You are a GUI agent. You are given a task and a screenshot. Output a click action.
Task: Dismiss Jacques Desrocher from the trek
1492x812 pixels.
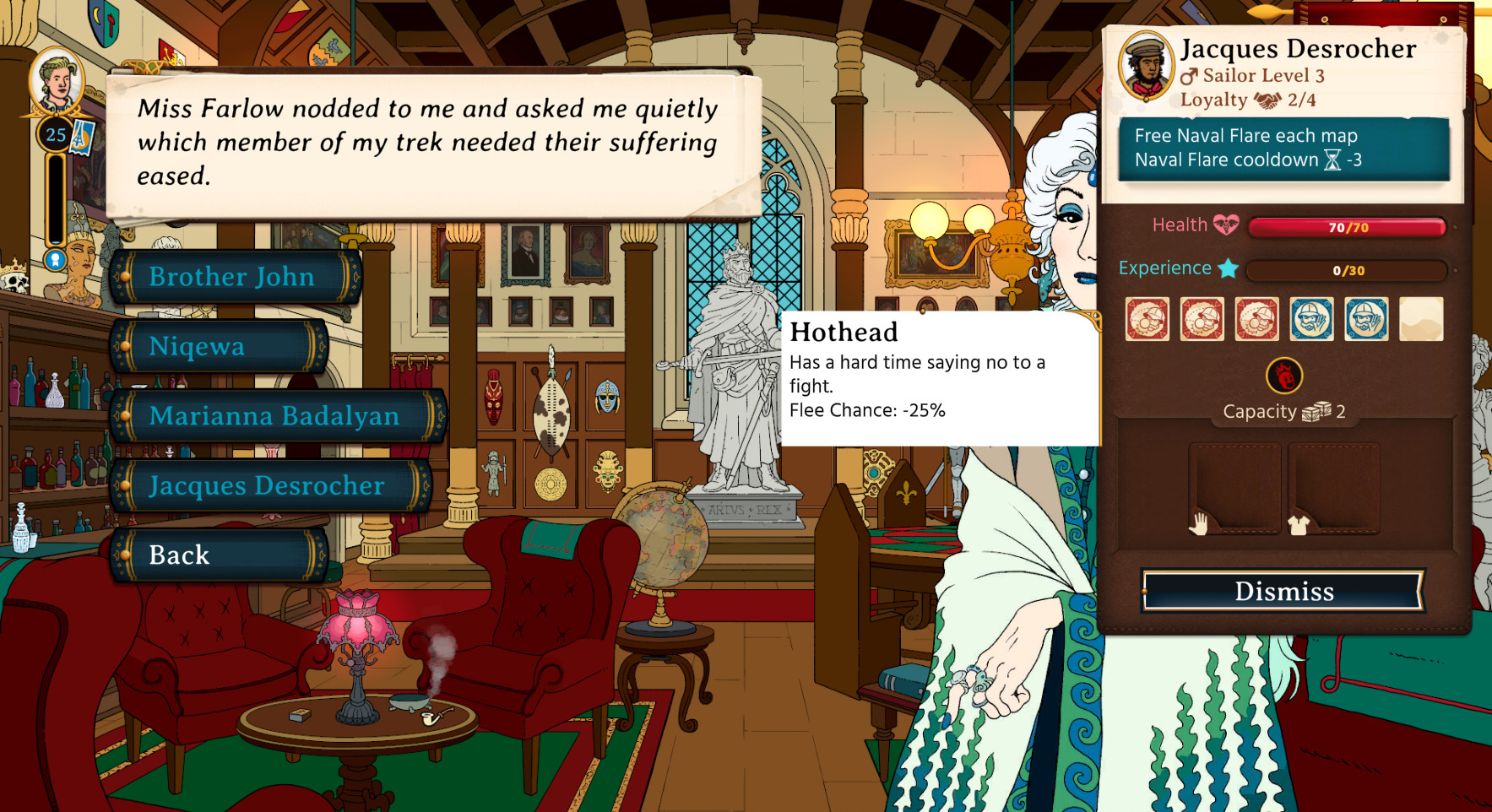coord(1283,591)
